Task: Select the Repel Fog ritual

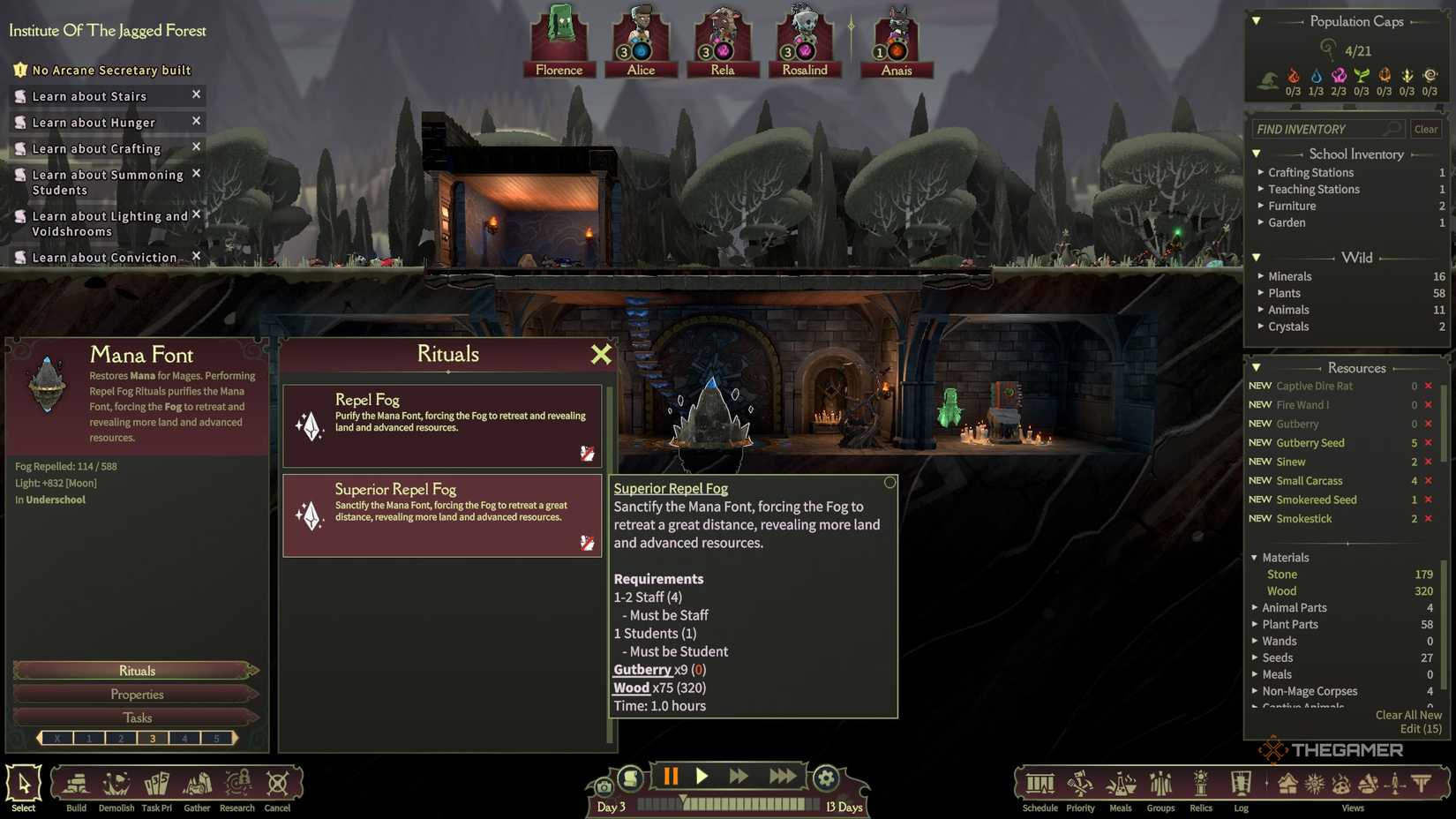Action: (x=442, y=425)
